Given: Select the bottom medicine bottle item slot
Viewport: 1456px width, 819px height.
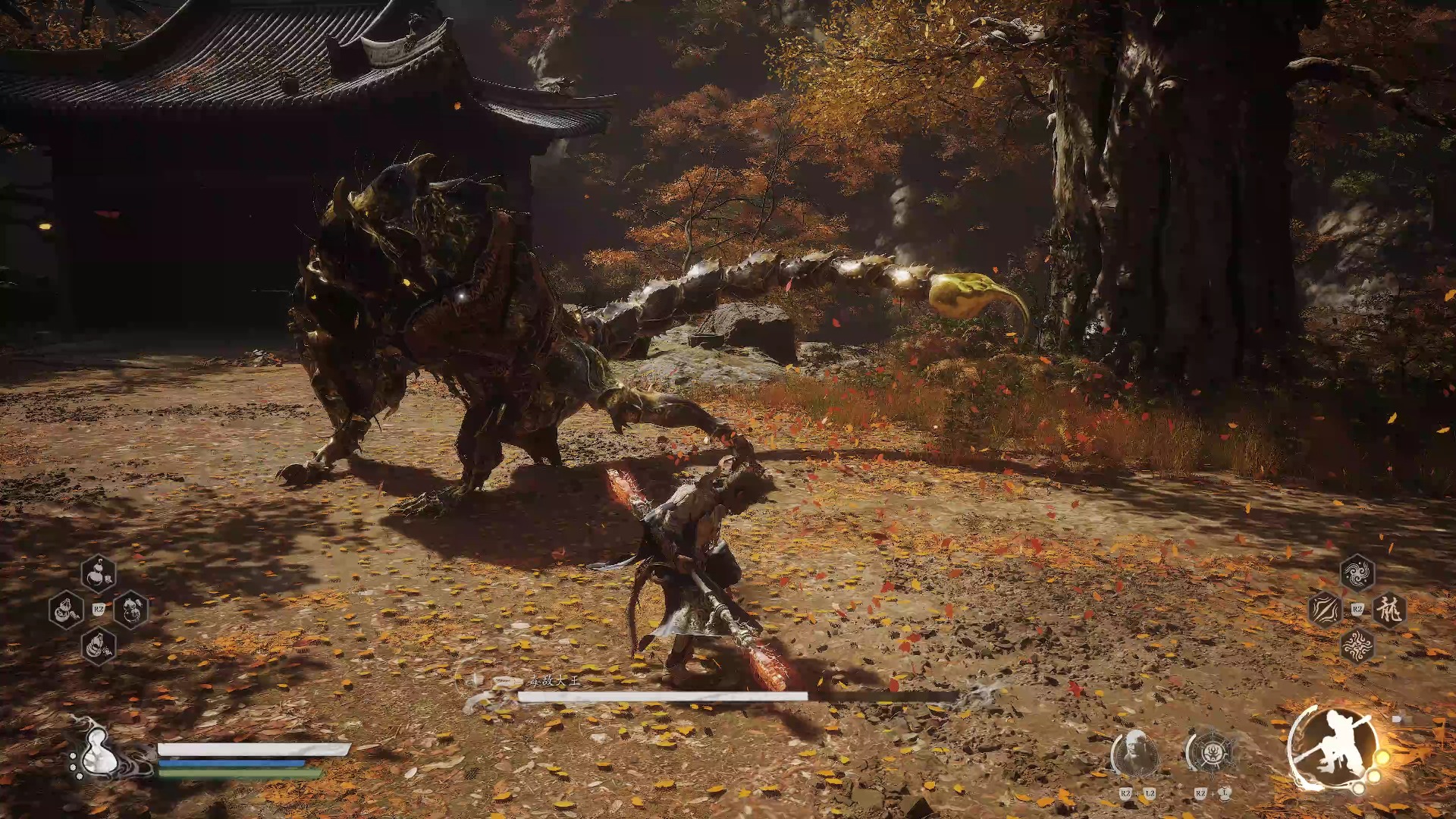Looking at the screenshot, I should coord(99,646).
